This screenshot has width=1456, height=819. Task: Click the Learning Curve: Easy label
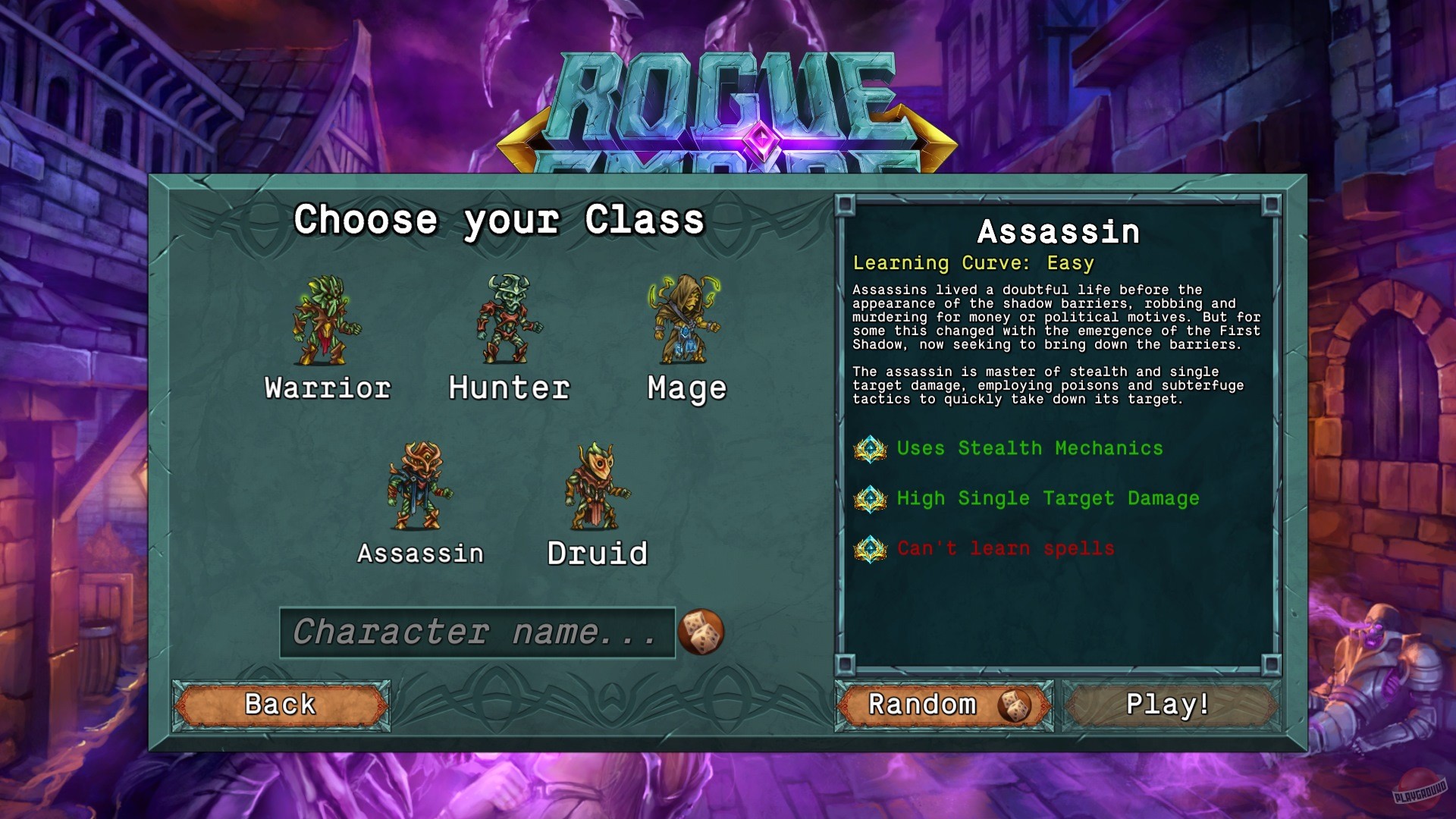(973, 264)
